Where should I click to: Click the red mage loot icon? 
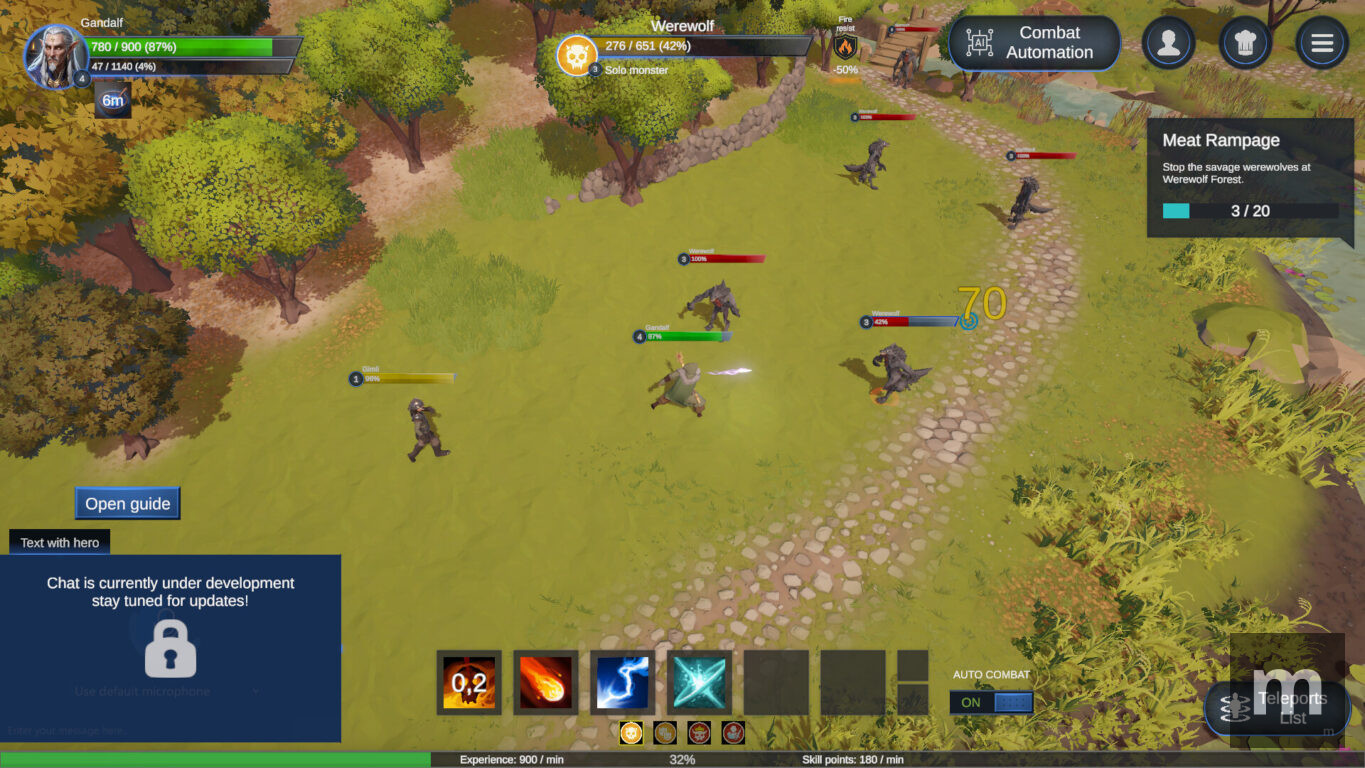[732, 733]
